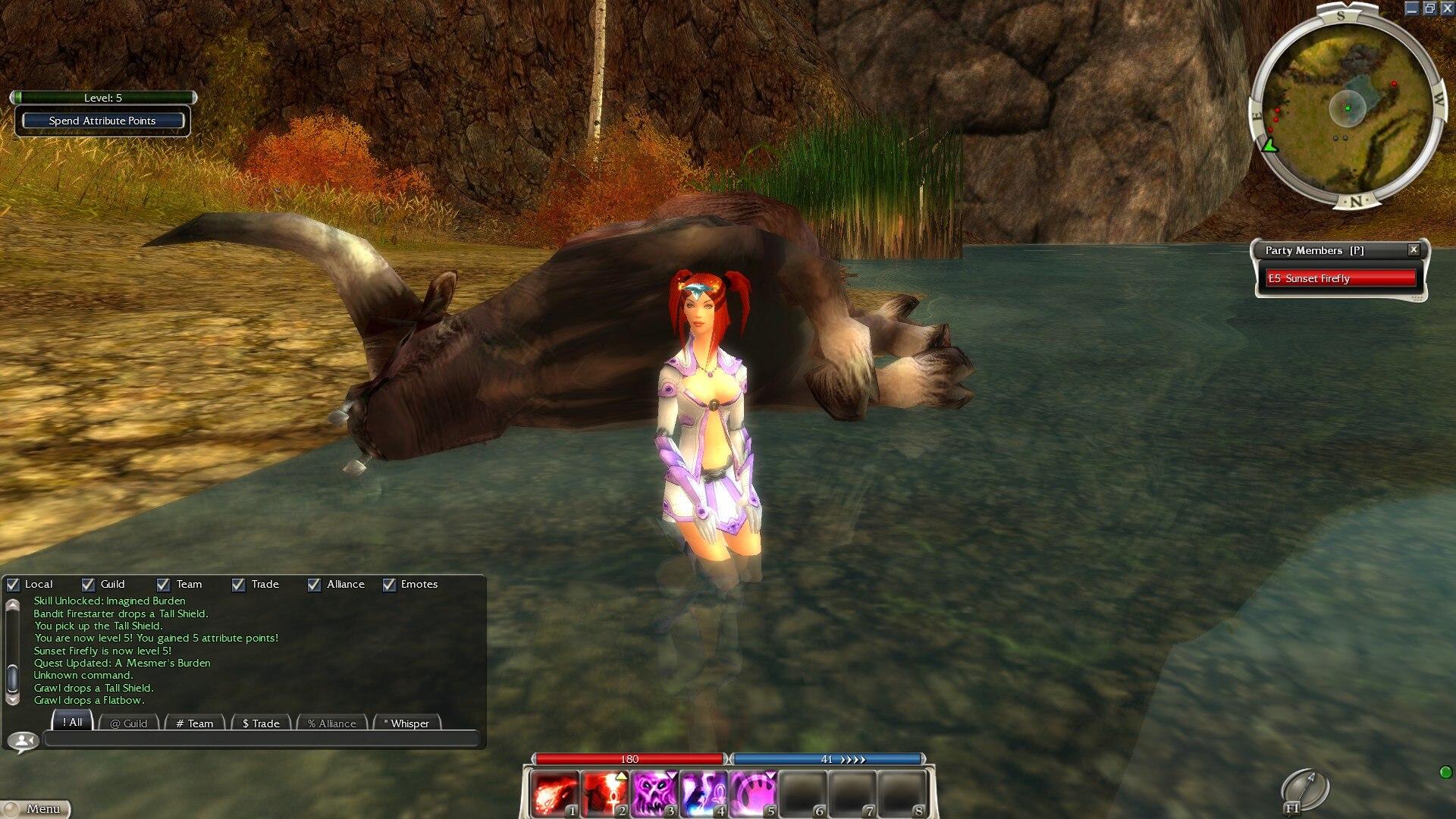Select Sunset Firefly in the party list

pyautogui.click(x=1341, y=278)
